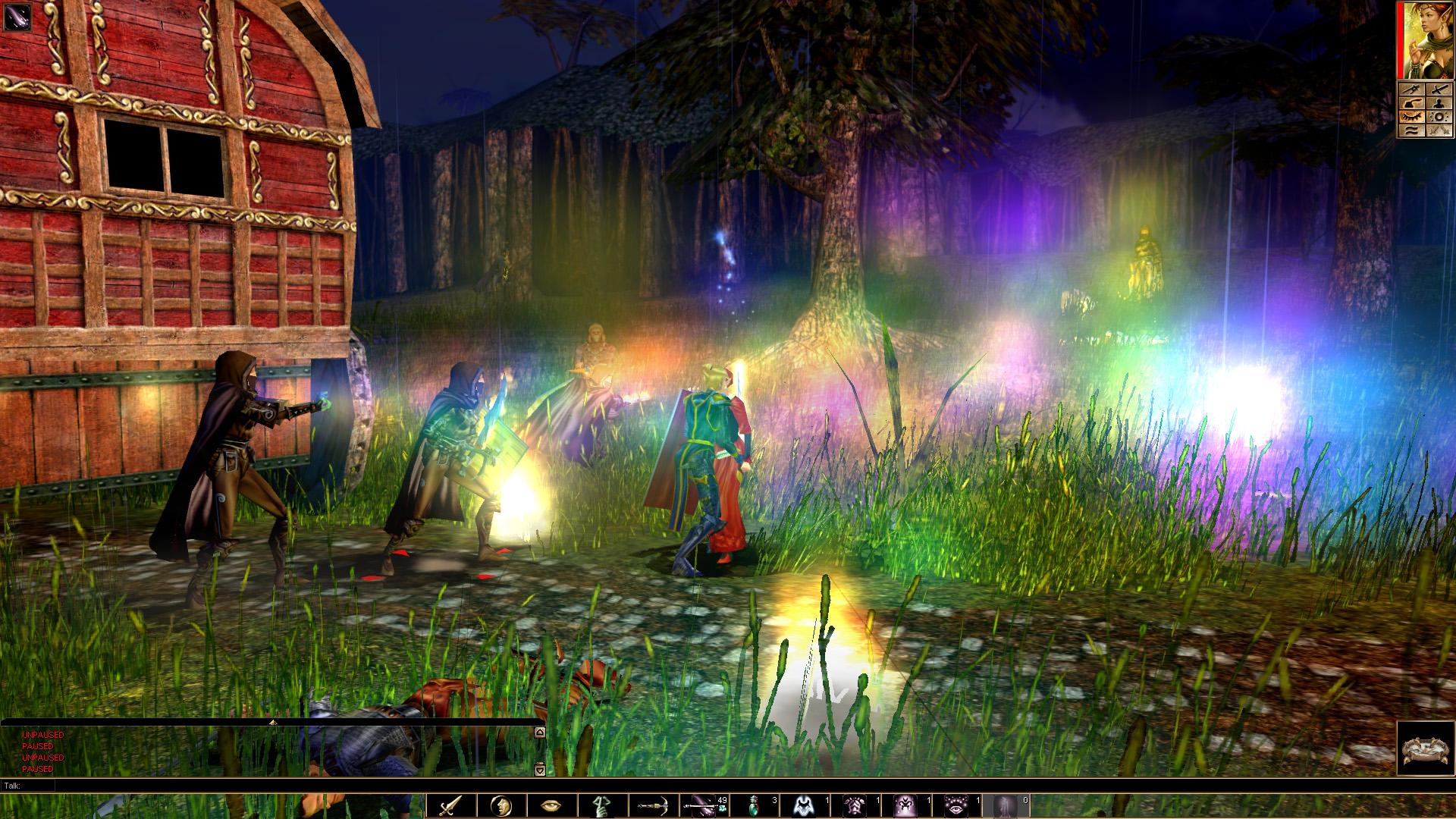Screen dimensions: 1456x819
Task: Select the crossbow weapon quickslot
Action: 654,800
